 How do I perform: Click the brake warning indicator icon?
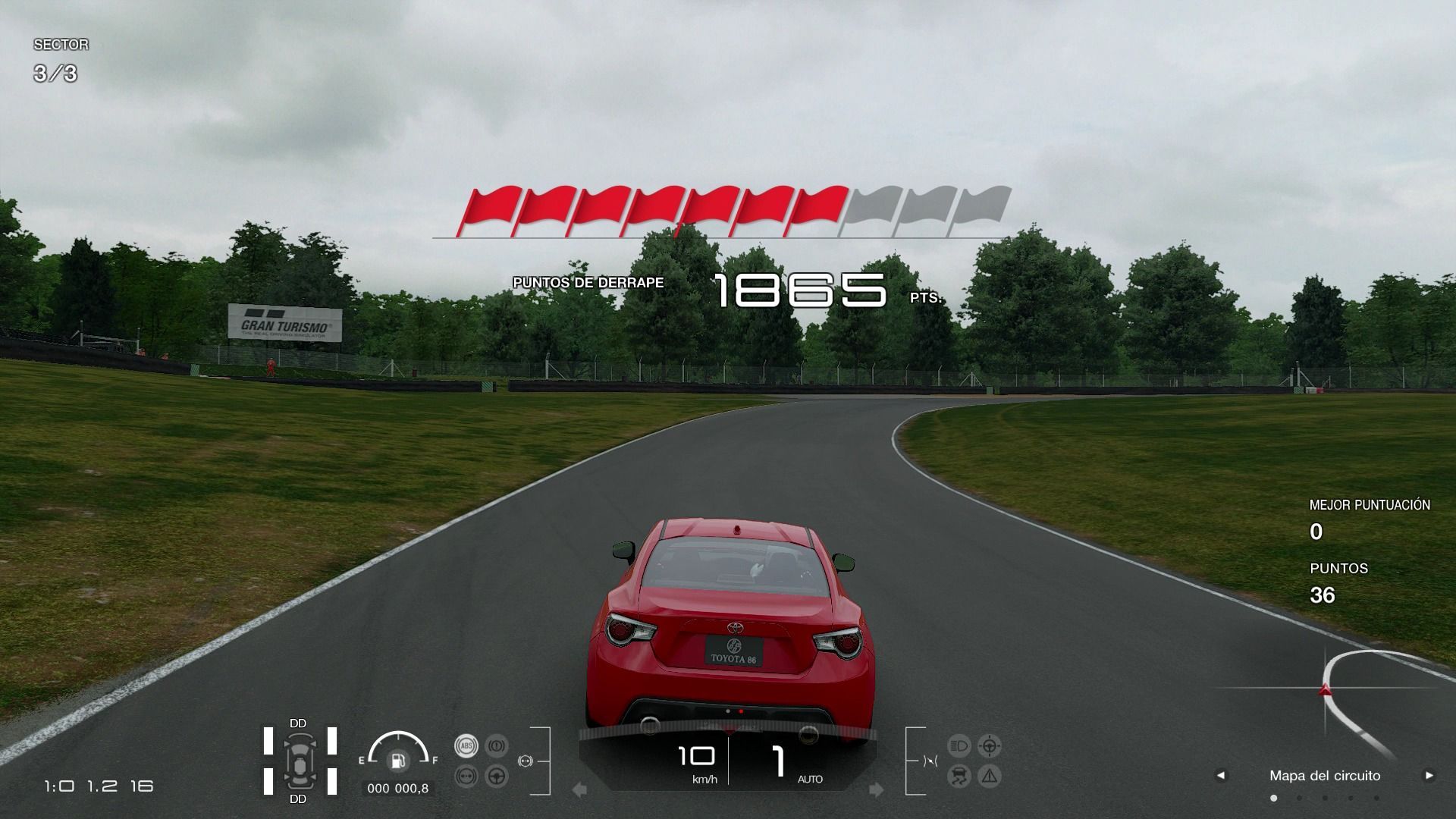[496, 746]
